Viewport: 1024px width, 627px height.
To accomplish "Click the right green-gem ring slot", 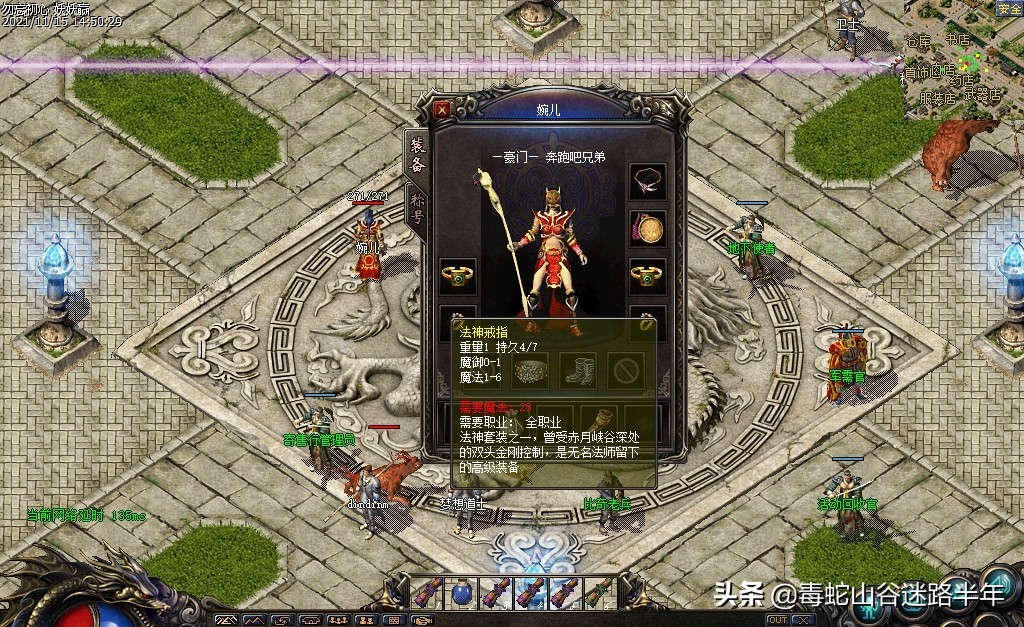I will click(647, 277).
